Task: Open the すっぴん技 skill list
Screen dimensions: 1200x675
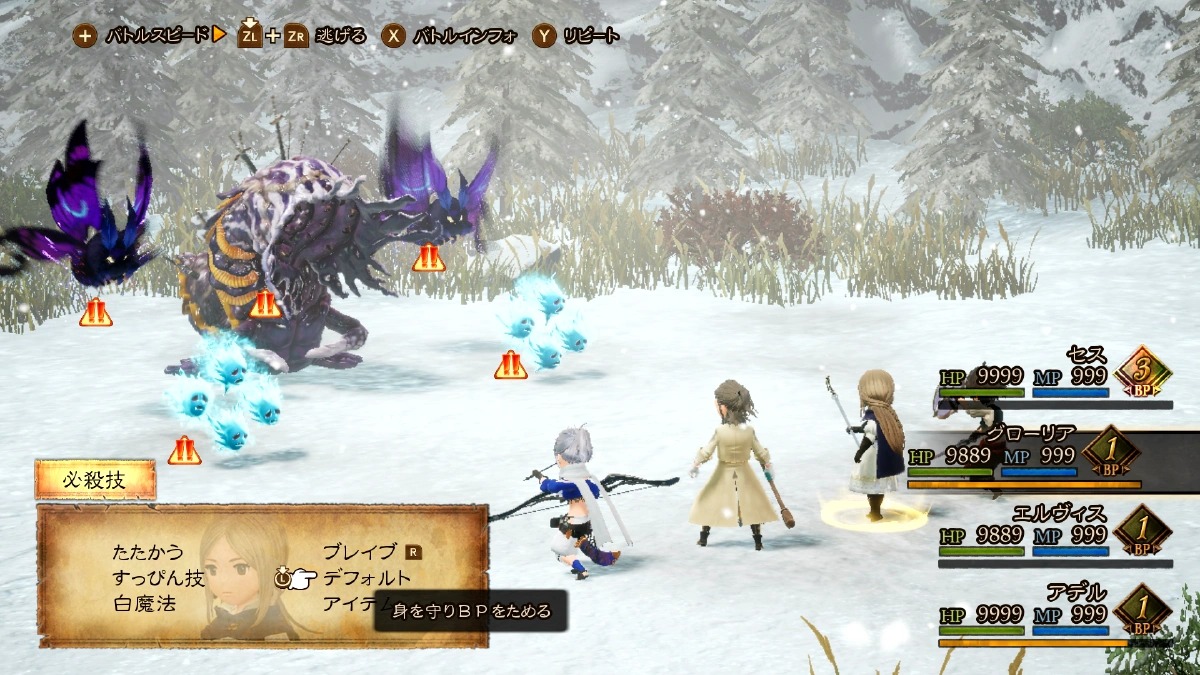Action: tap(159, 578)
